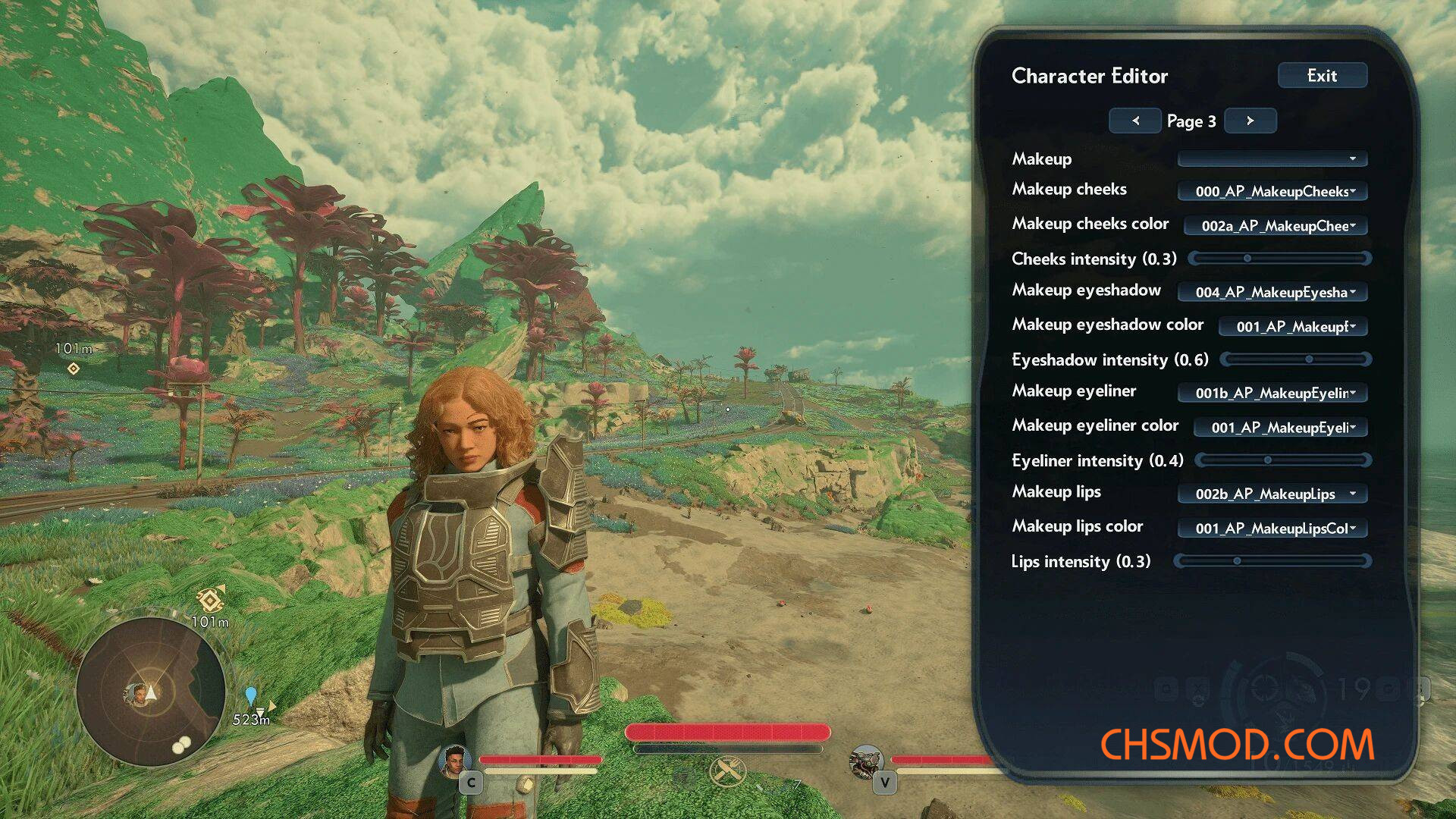Expand the Makeup lips color dropdown
This screenshot has height=819, width=1456.
click(1272, 528)
